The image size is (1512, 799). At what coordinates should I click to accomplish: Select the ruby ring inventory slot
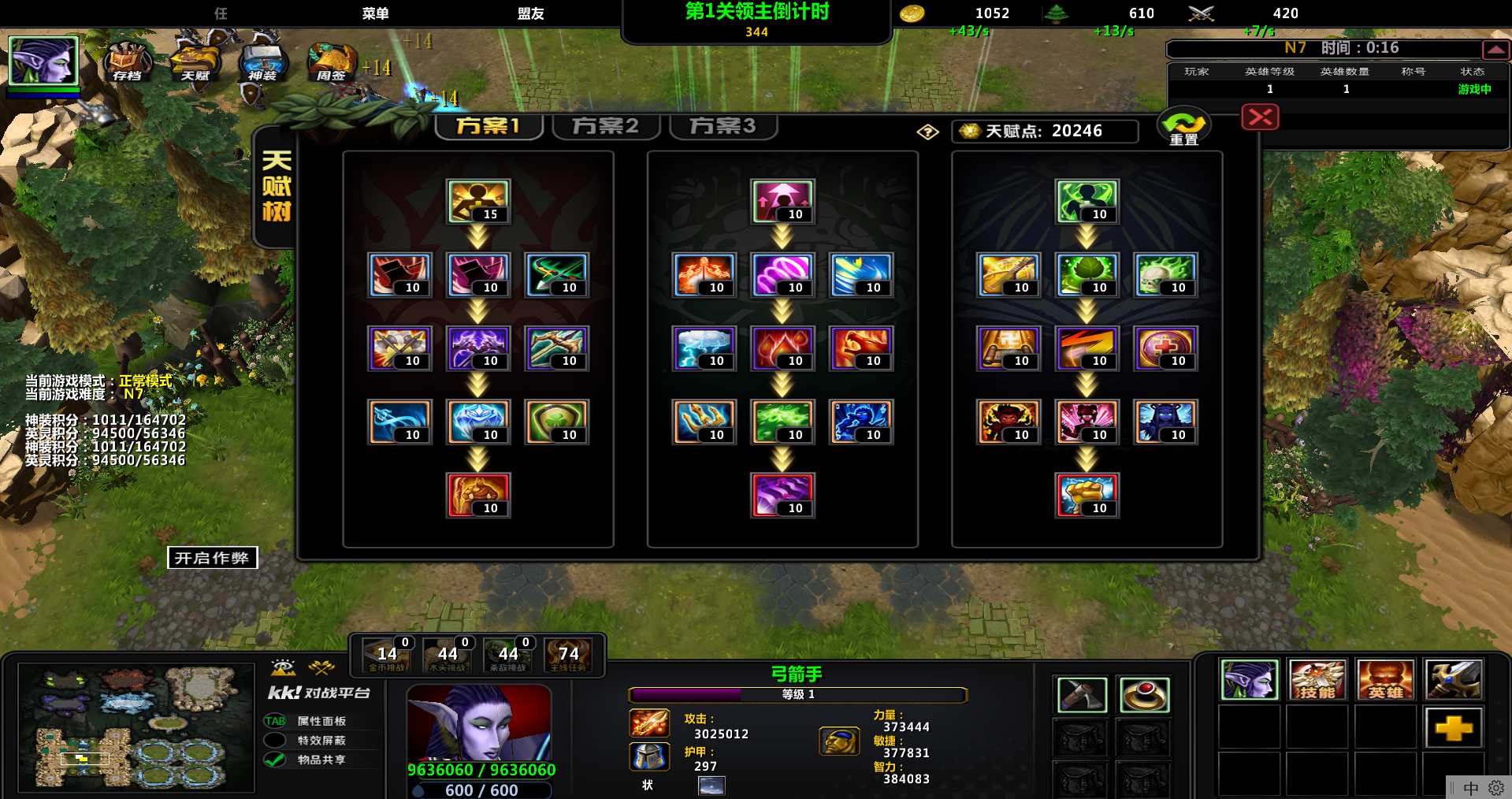[1144, 694]
